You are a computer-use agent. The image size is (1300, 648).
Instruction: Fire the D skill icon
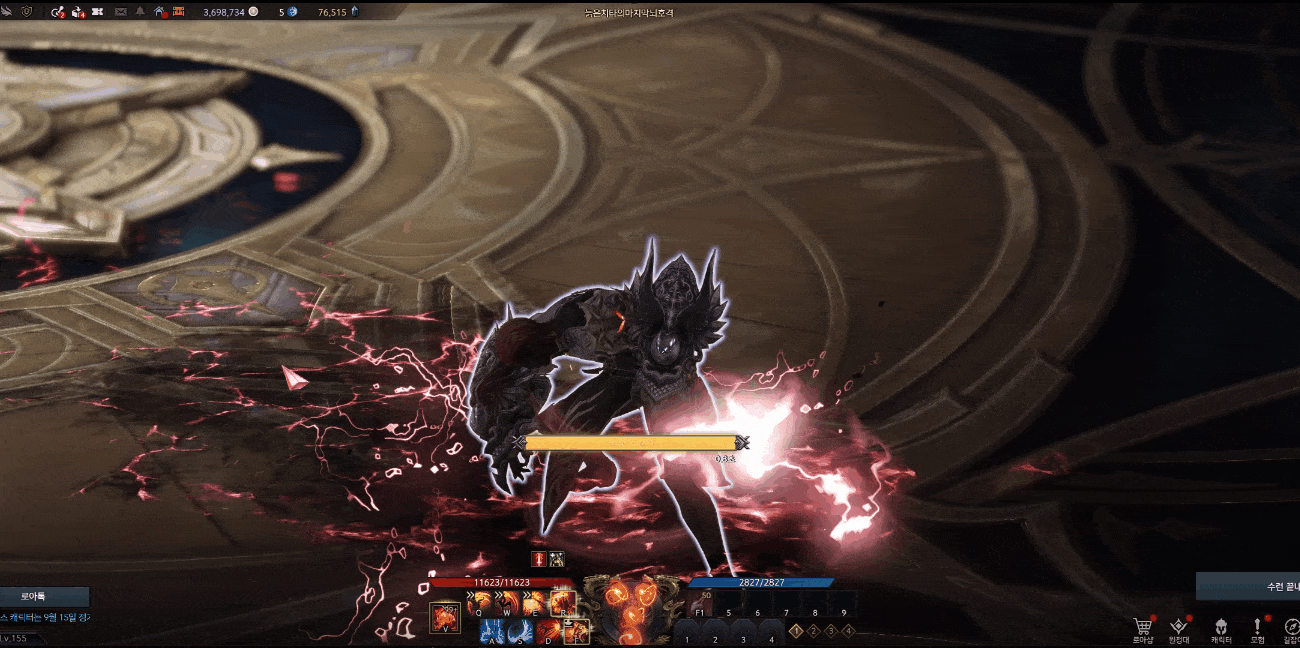pos(548,632)
